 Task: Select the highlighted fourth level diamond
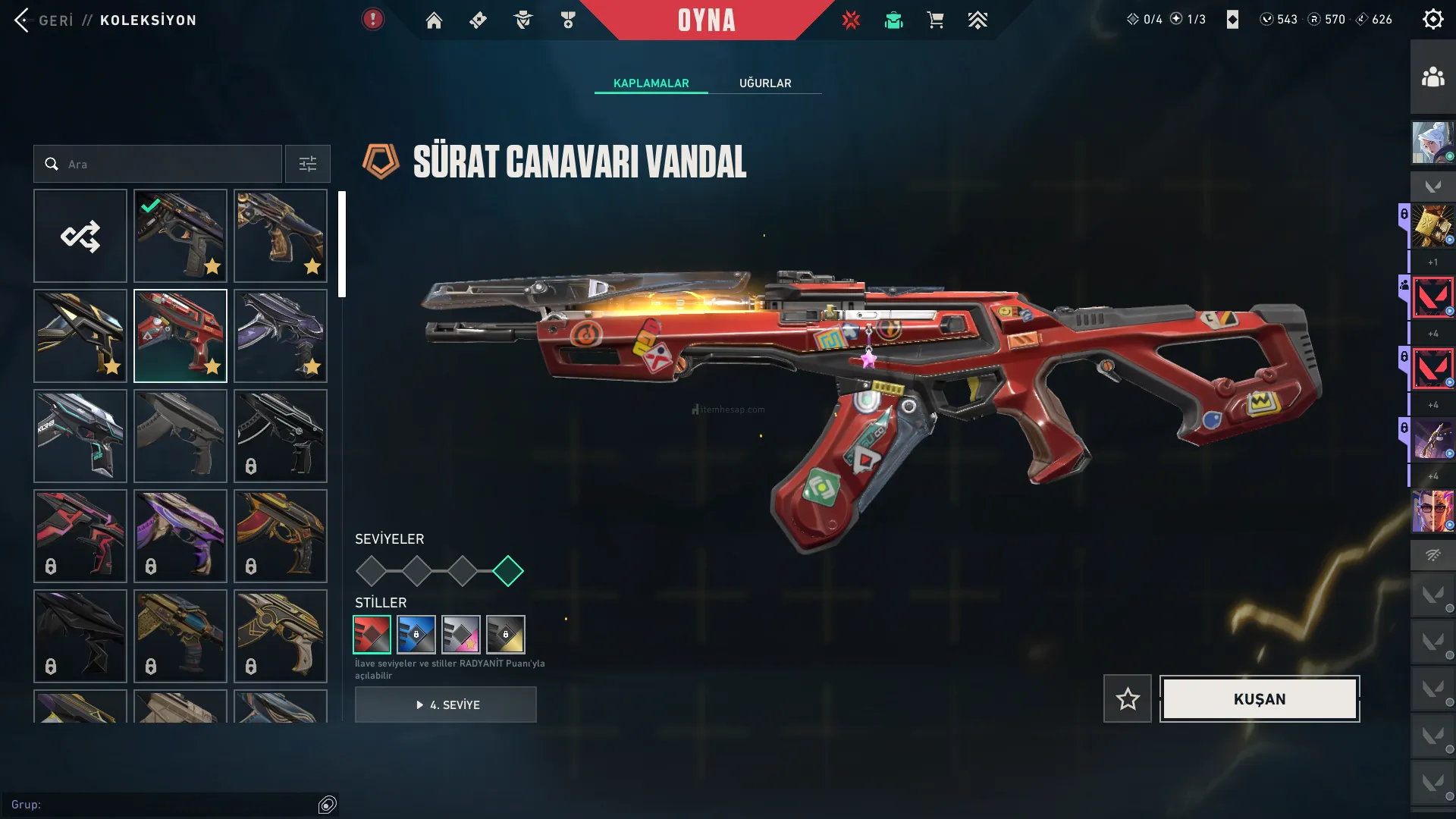tap(508, 571)
